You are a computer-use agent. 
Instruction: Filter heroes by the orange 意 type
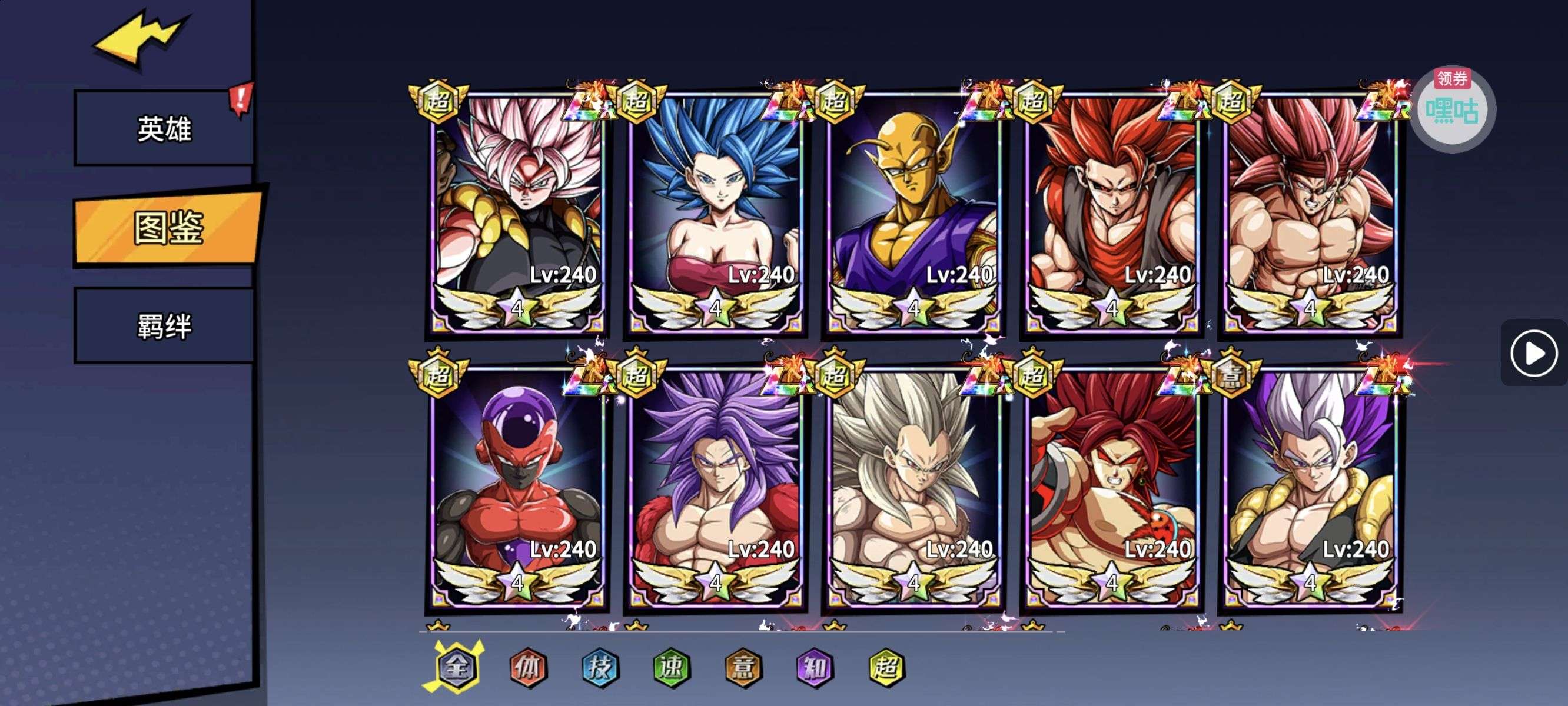pos(743,668)
